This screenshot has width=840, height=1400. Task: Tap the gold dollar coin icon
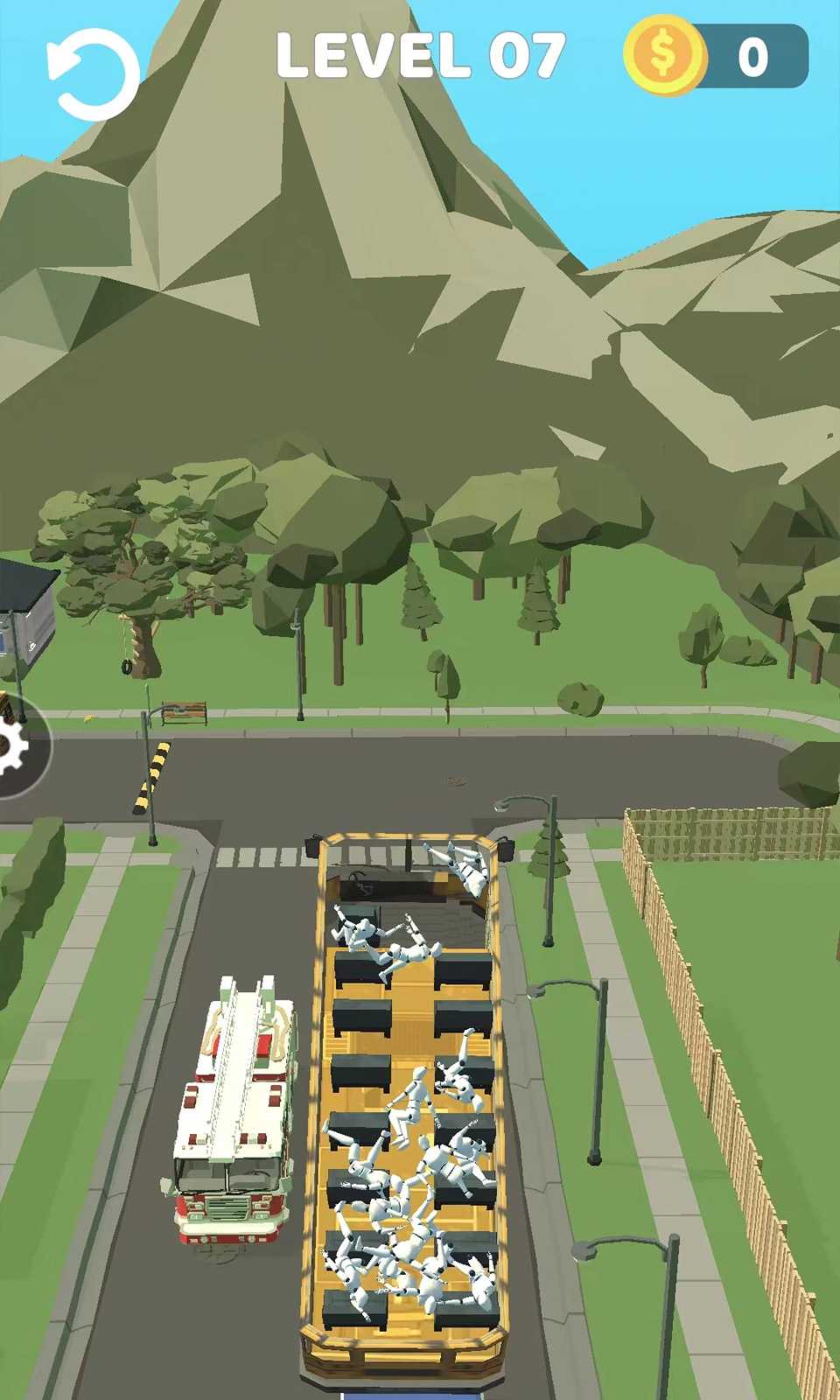(664, 55)
